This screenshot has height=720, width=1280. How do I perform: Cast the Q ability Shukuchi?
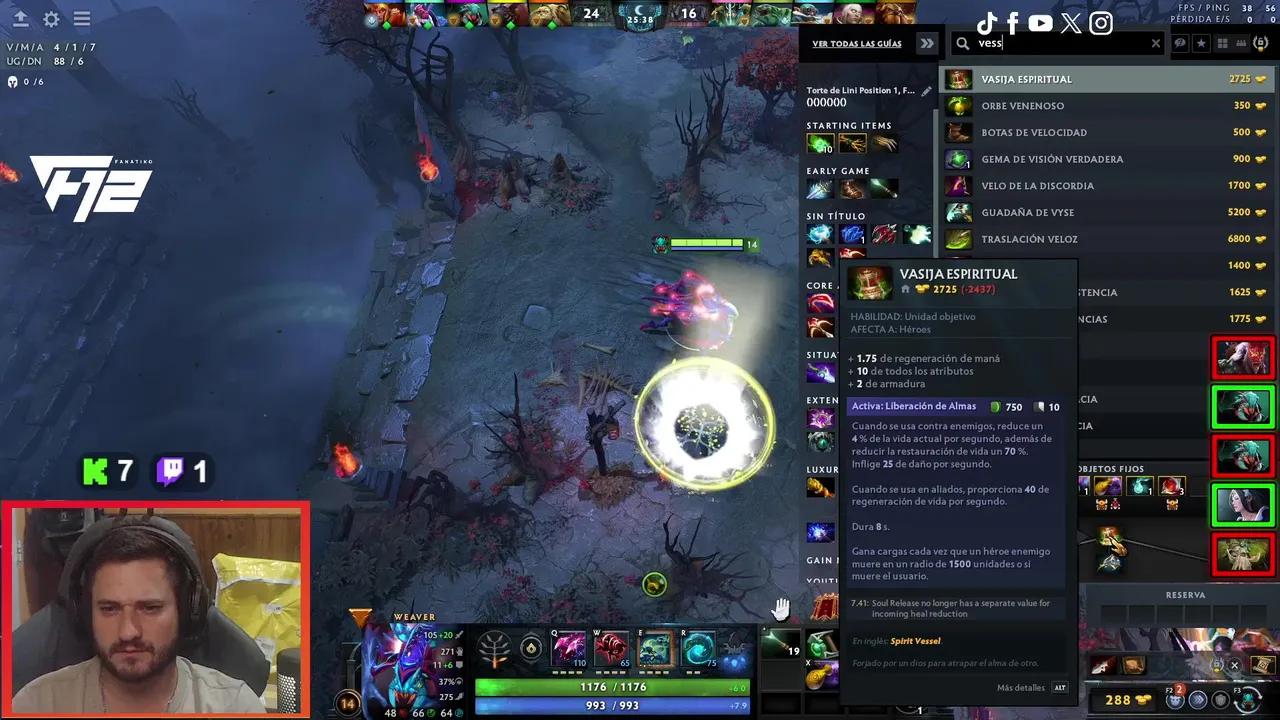(570, 647)
